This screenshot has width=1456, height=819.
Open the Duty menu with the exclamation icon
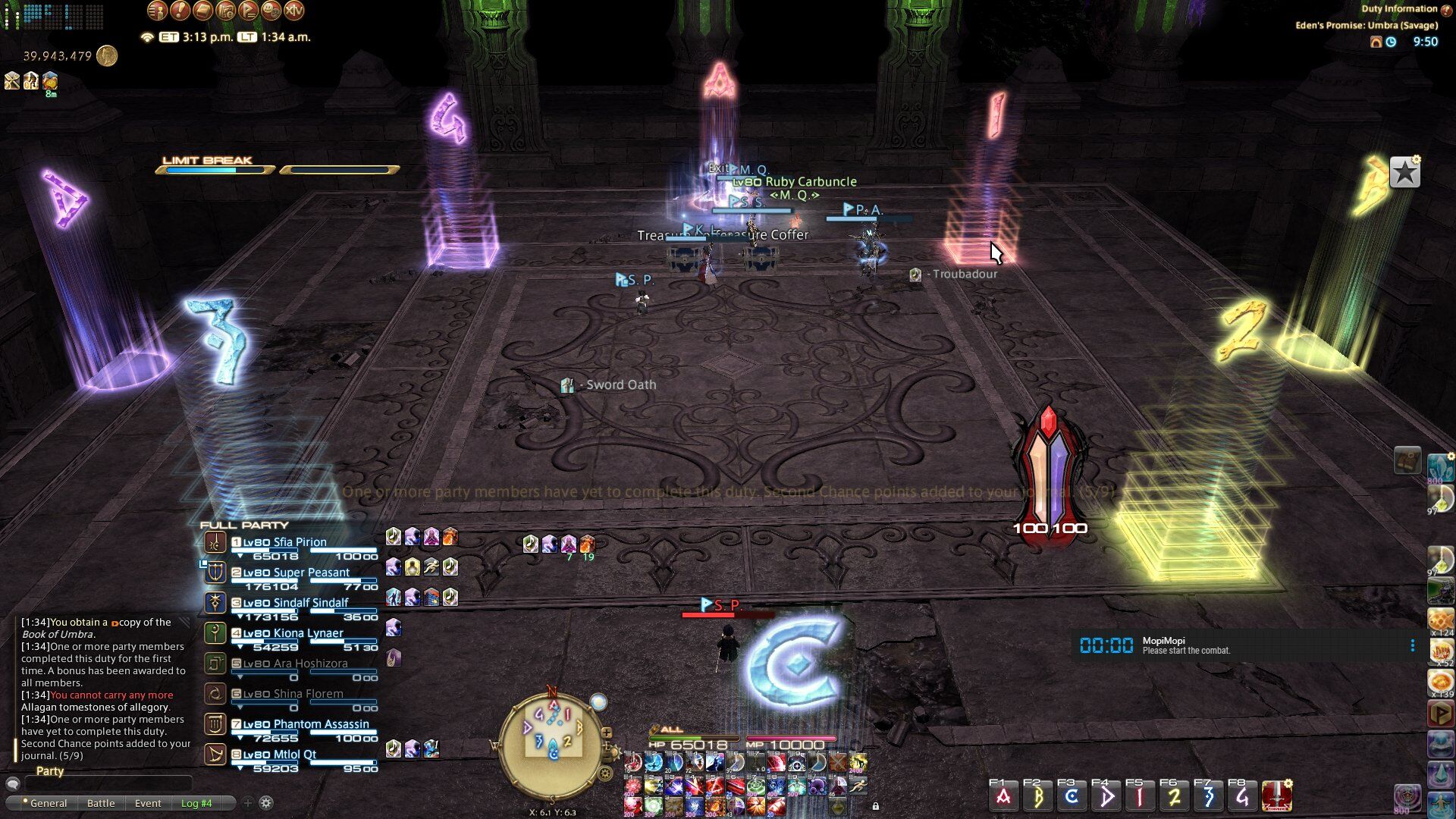(x=180, y=11)
